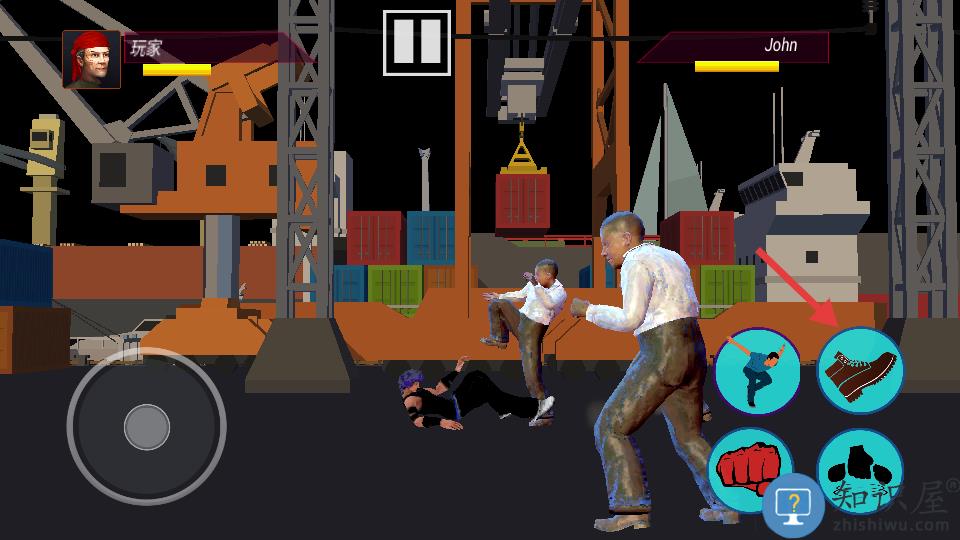Select the red bandana player portrait
Viewport: 960px width, 540px height.
click(x=91, y=60)
